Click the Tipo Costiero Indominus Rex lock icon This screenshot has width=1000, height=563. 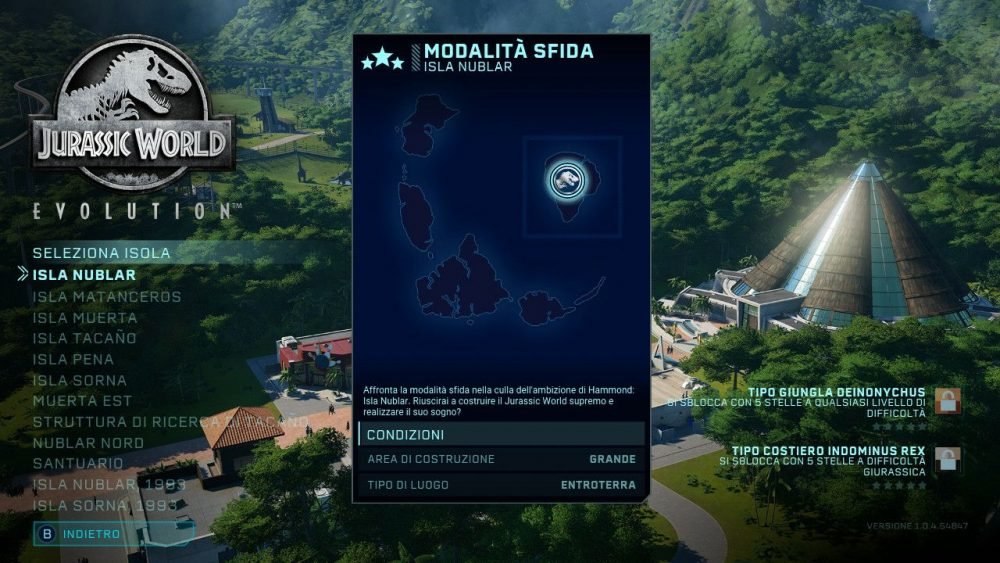(x=947, y=461)
